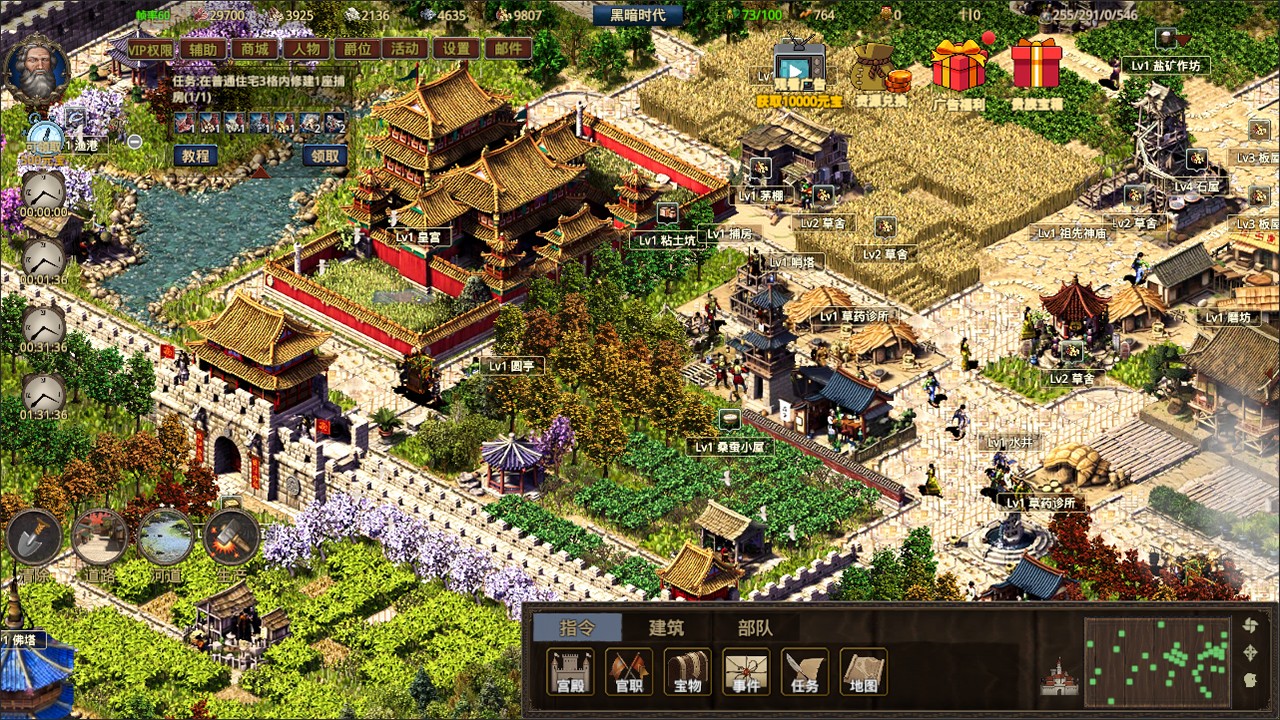Screen dimensions: 1280x720
Task: Open the 商城 shop
Action: click(x=255, y=49)
